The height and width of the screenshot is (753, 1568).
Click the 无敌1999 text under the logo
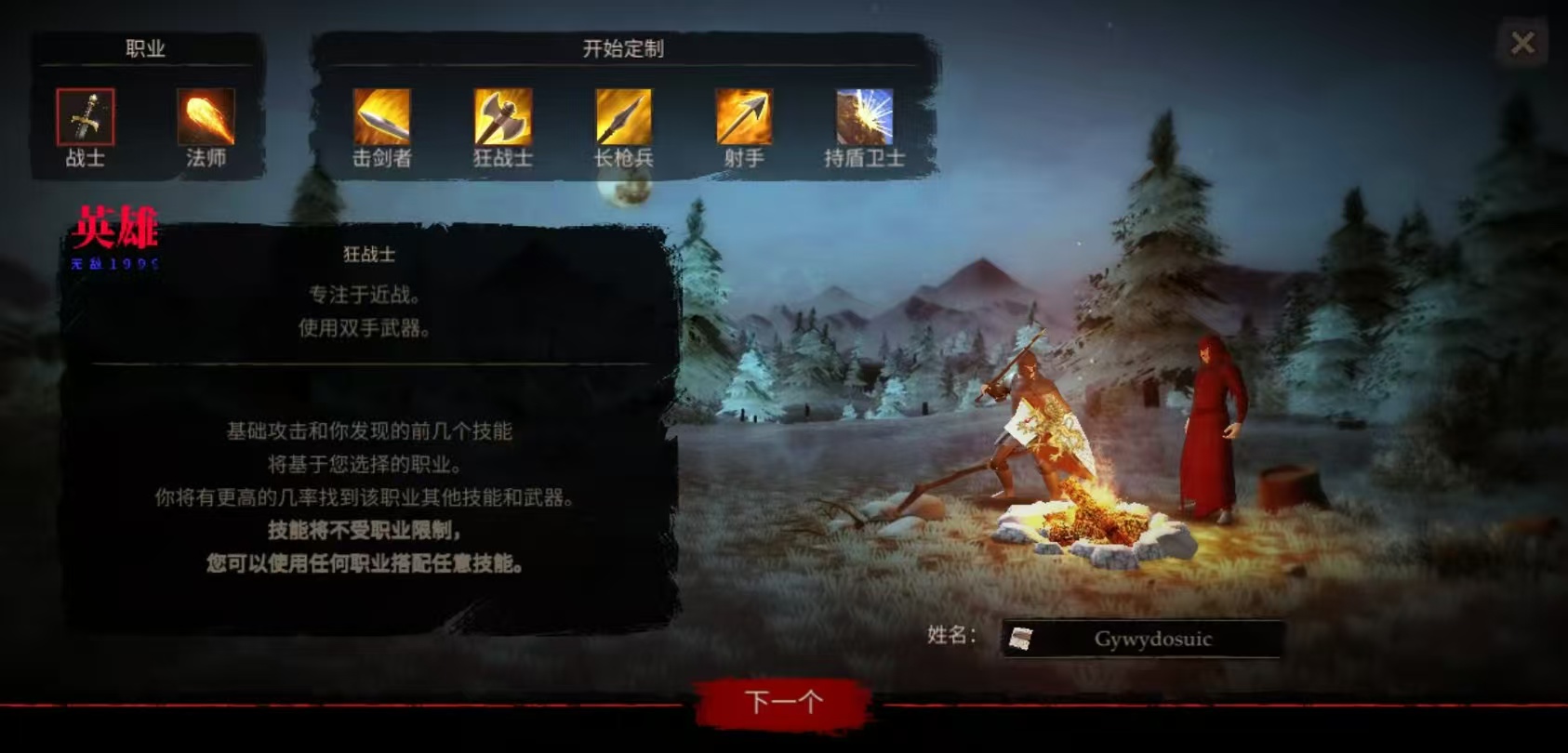(x=117, y=265)
